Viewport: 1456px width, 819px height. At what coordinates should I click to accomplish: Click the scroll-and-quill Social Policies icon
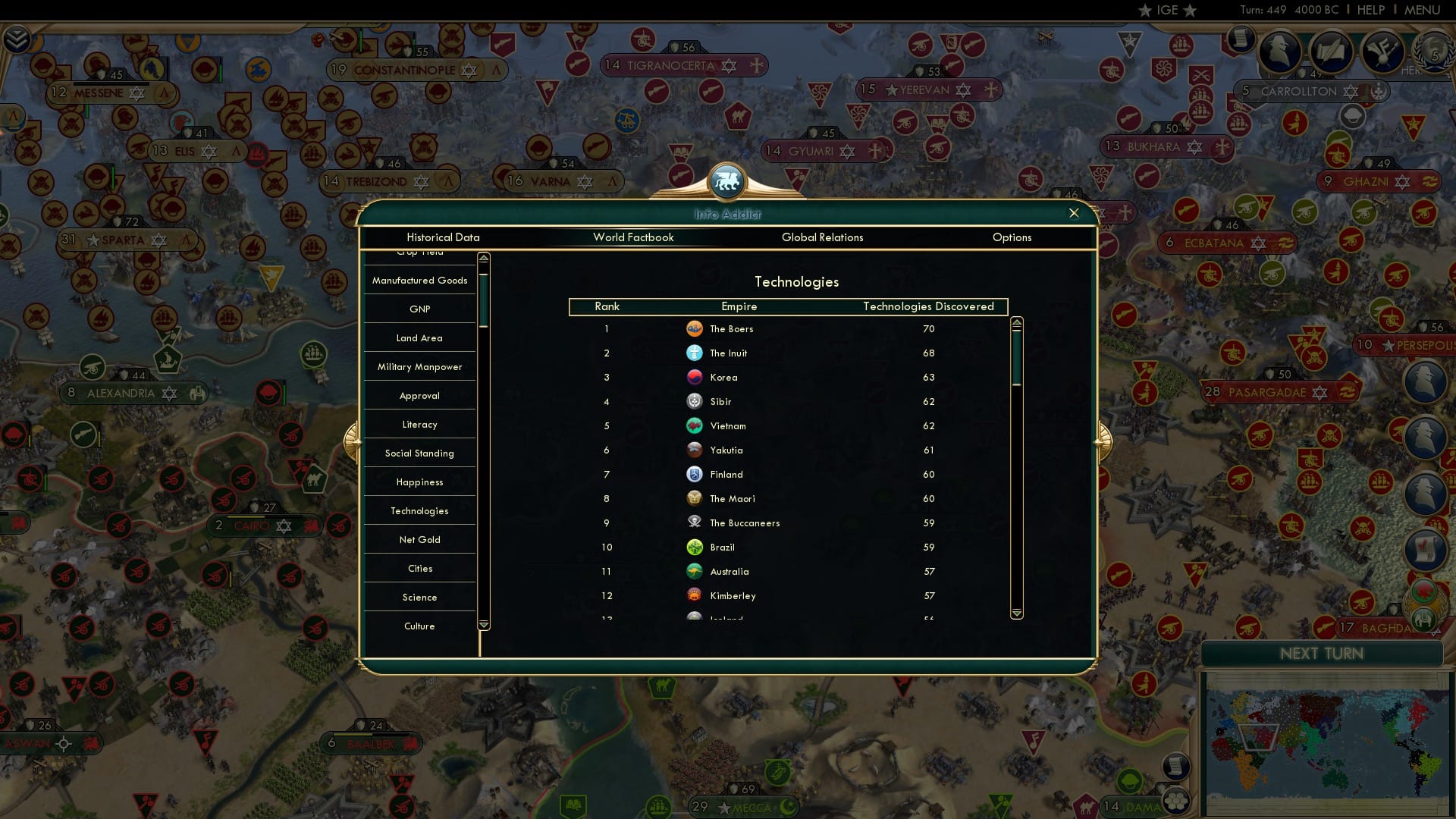(1332, 53)
